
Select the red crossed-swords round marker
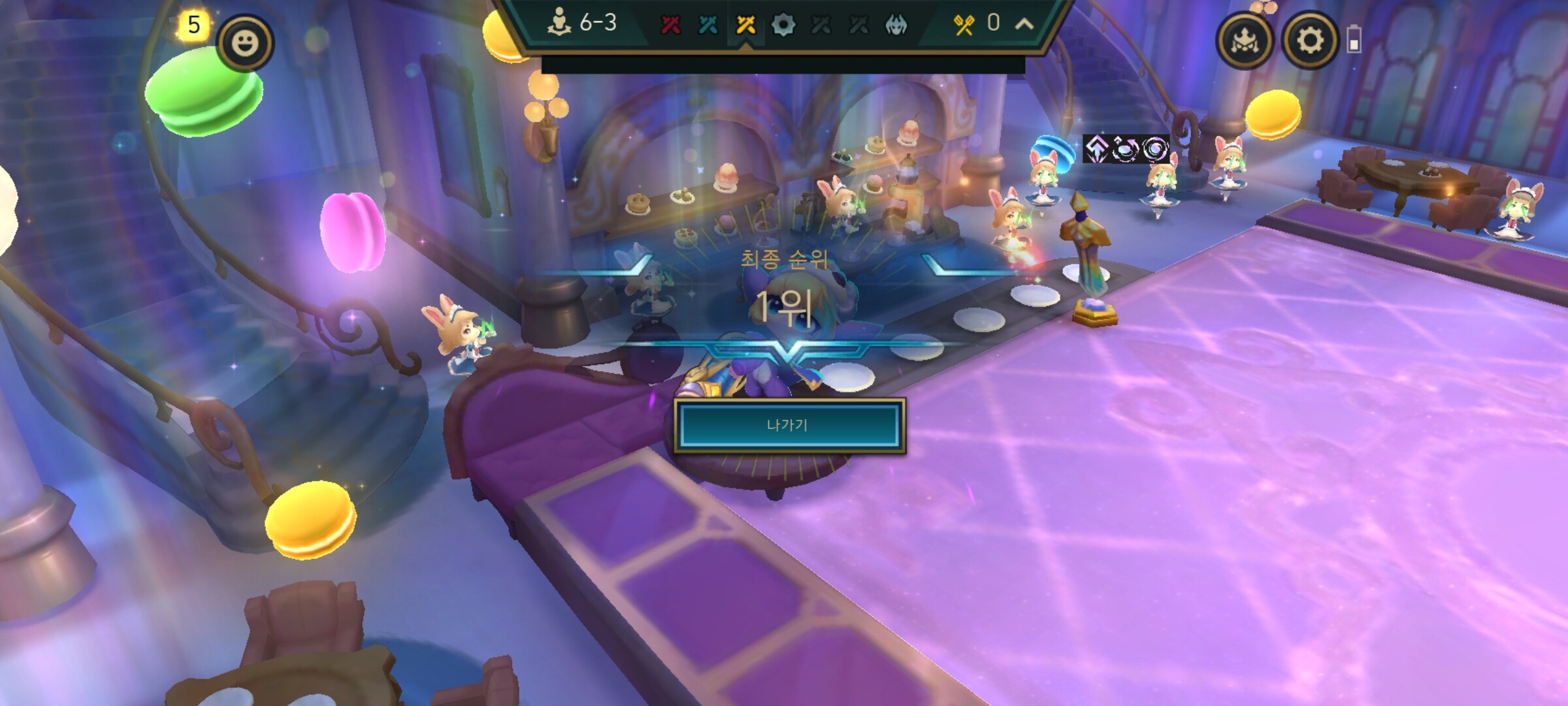(x=670, y=25)
